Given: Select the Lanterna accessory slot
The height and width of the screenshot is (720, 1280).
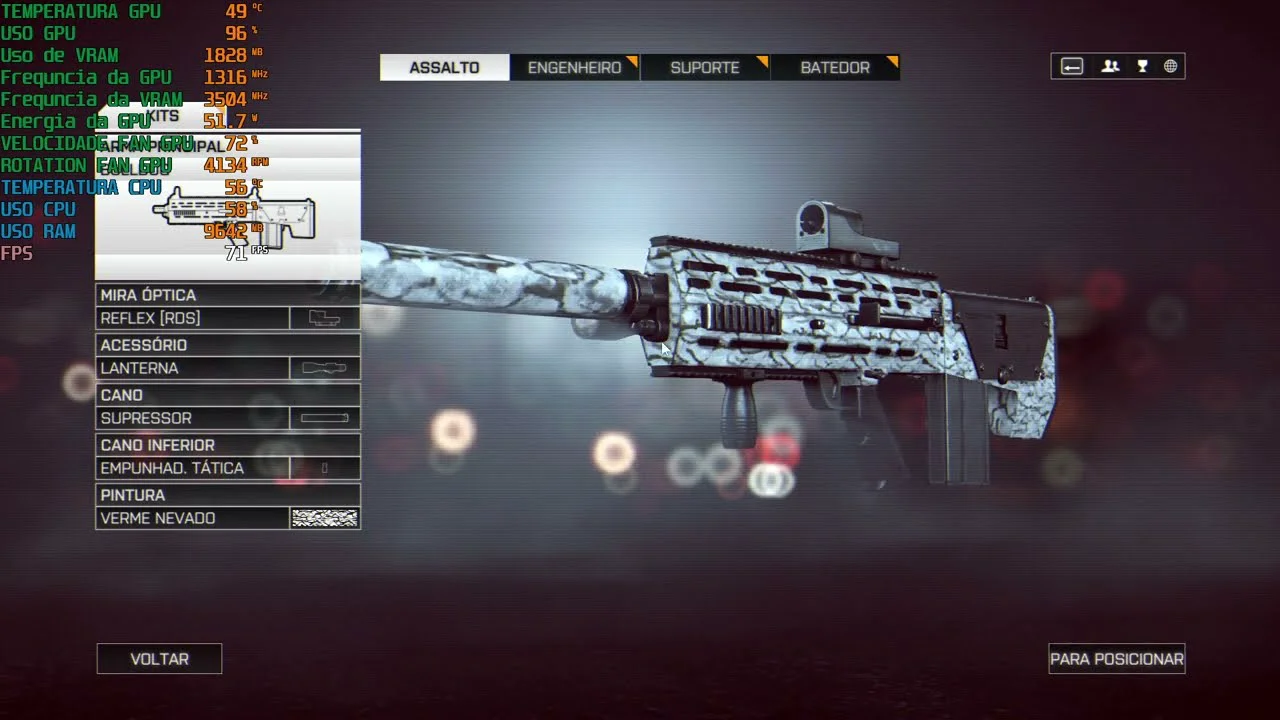Looking at the screenshot, I should point(228,368).
